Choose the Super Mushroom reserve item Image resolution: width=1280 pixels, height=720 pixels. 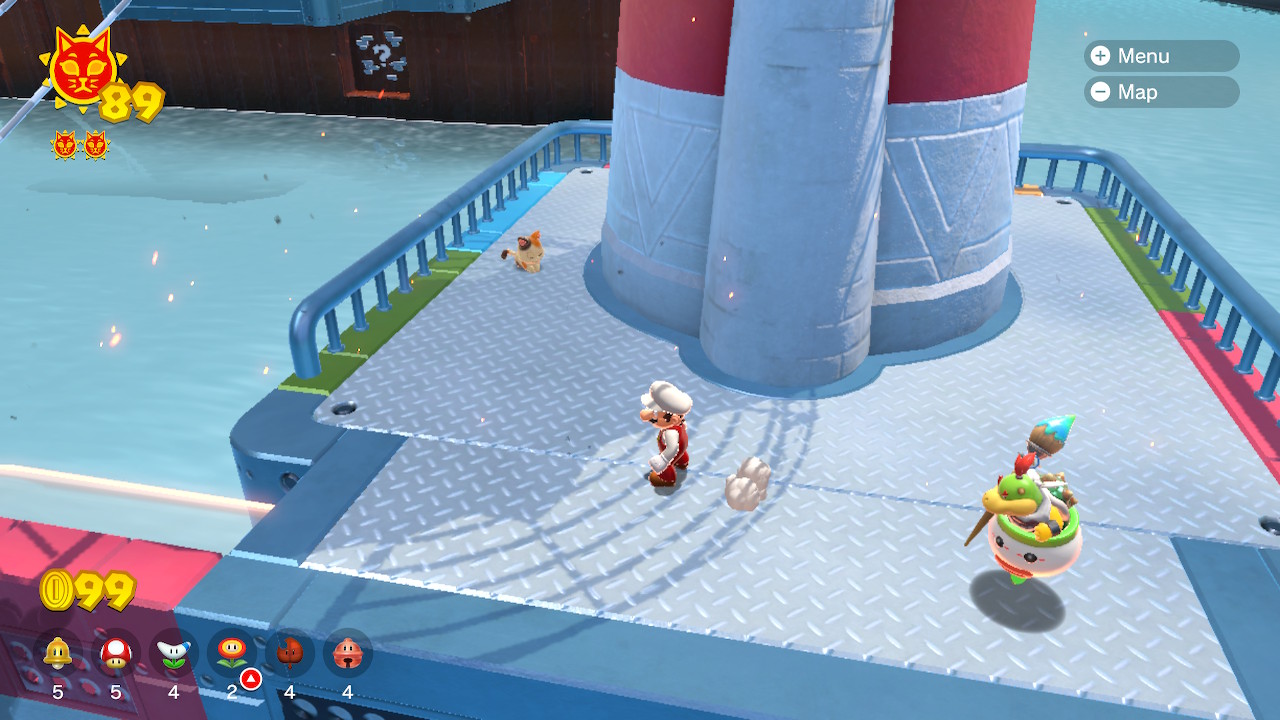click(116, 654)
